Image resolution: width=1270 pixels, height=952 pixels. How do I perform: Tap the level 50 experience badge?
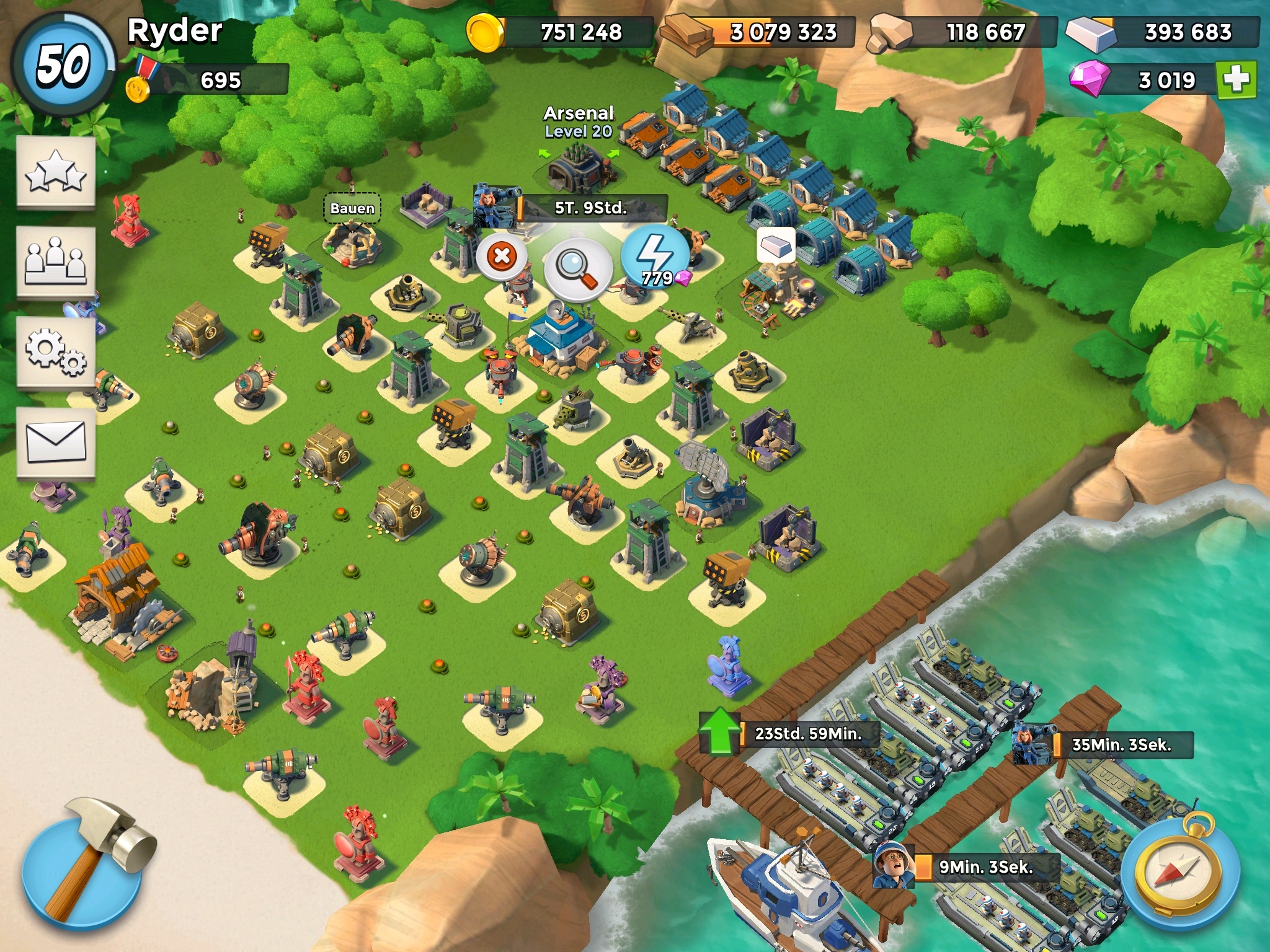[x=63, y=66]
